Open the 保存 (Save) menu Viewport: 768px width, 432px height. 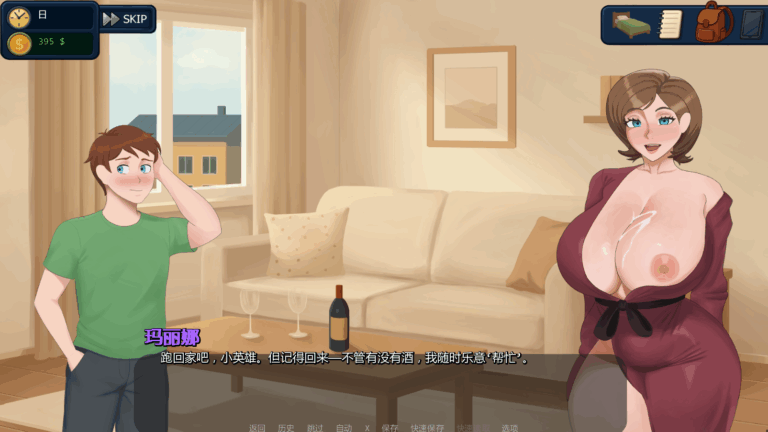(x=390, y=427)
